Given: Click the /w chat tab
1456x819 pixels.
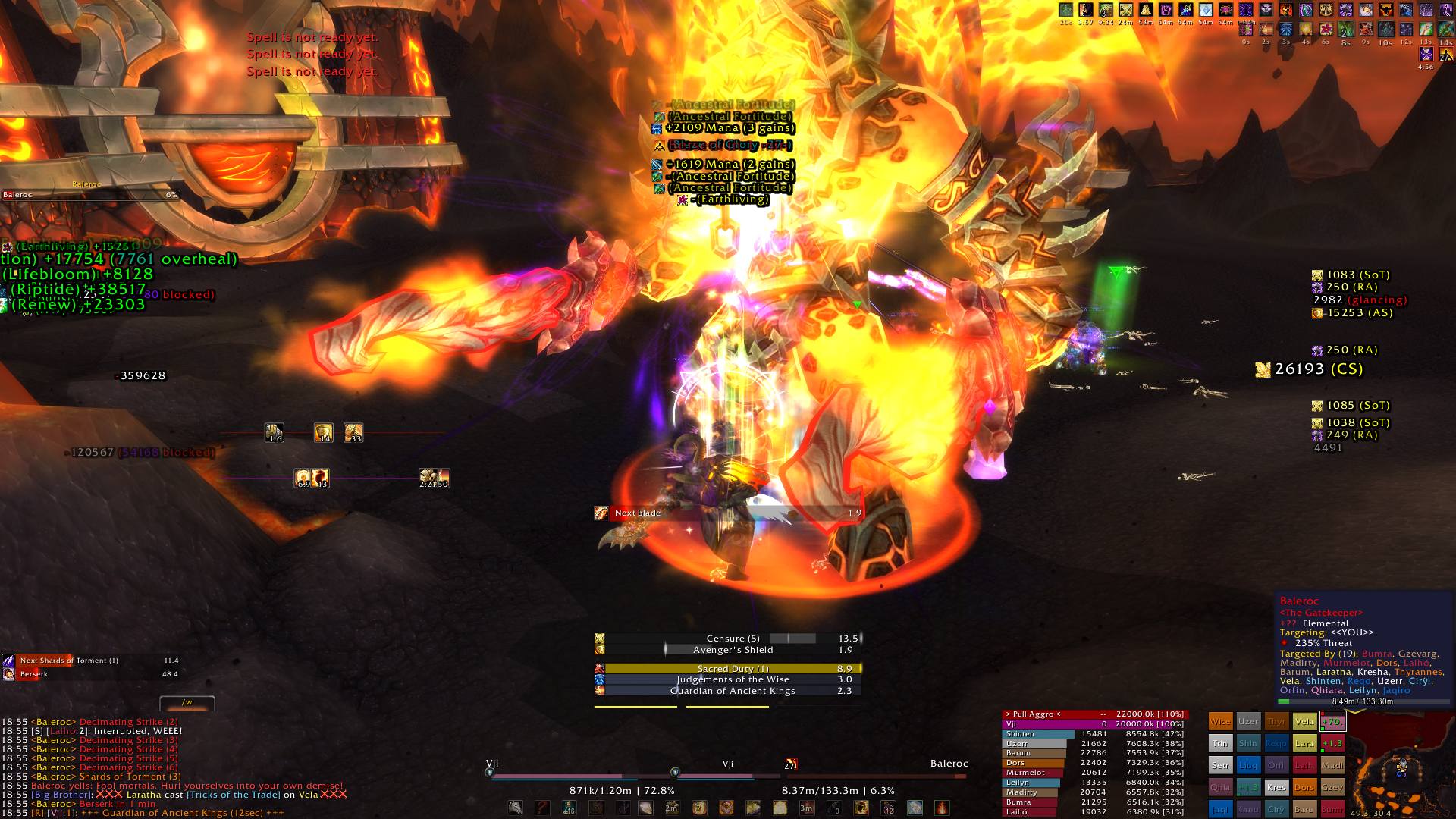Looking at the screenshot, I should pos(187,702).
